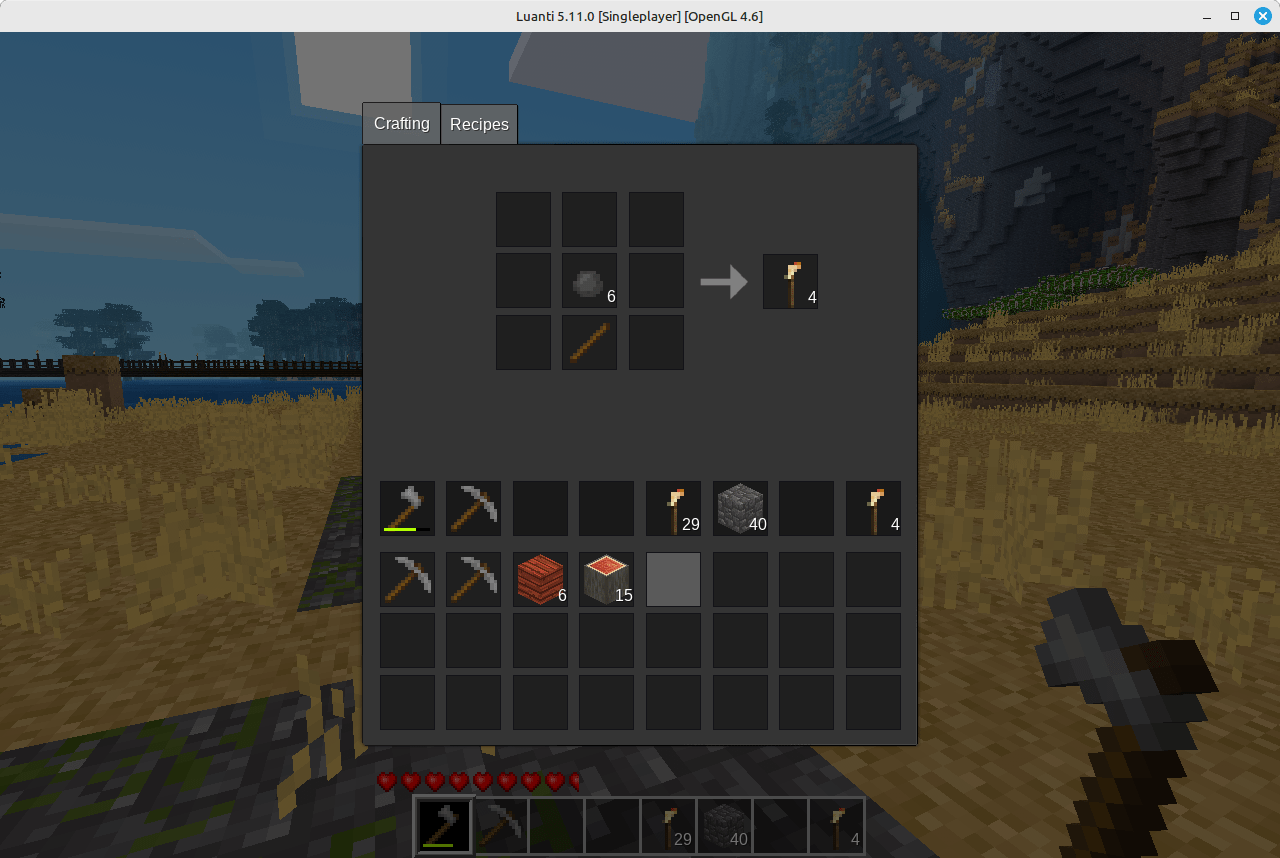
Task: Select the second stone pickaxe
Action: [x=473, y=579]
